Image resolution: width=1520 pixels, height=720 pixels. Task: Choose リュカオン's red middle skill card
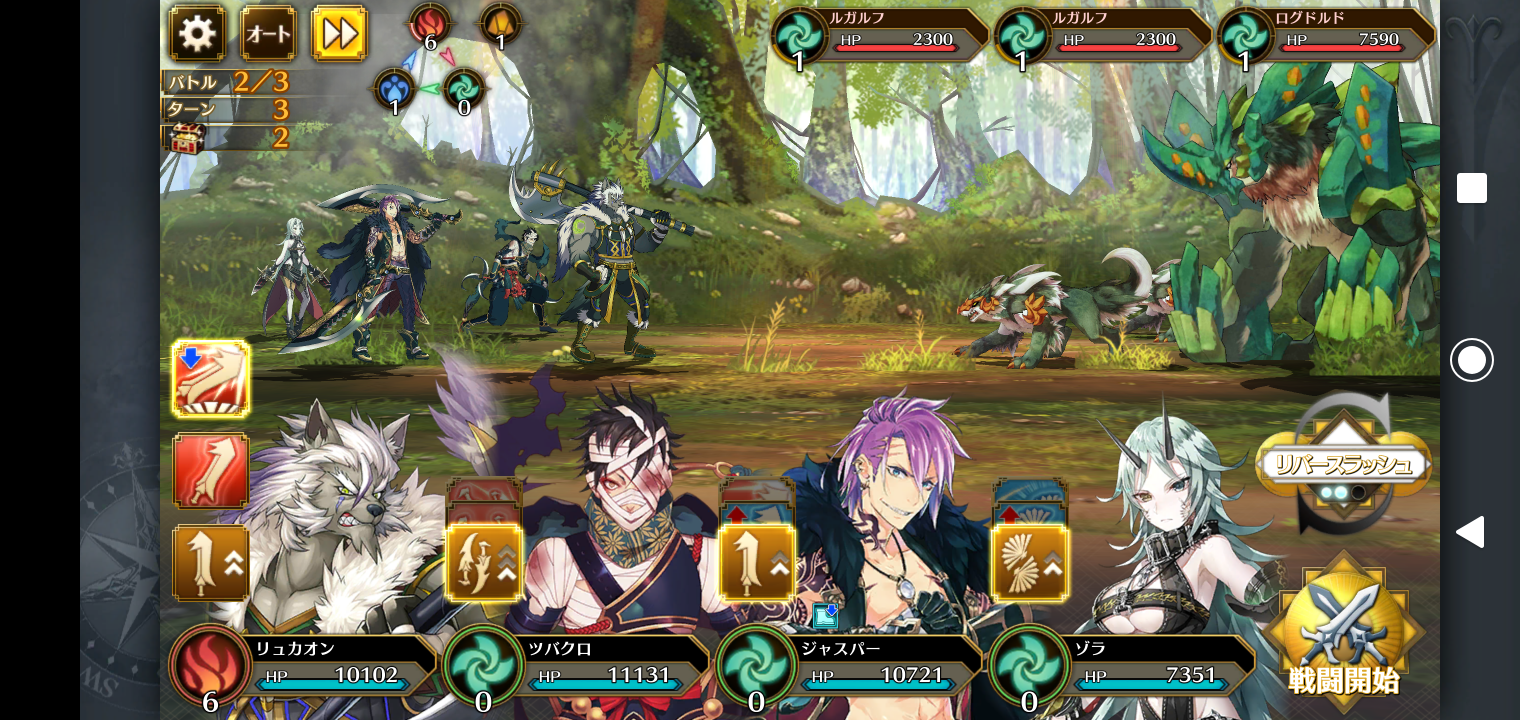(x=211, y=470)
